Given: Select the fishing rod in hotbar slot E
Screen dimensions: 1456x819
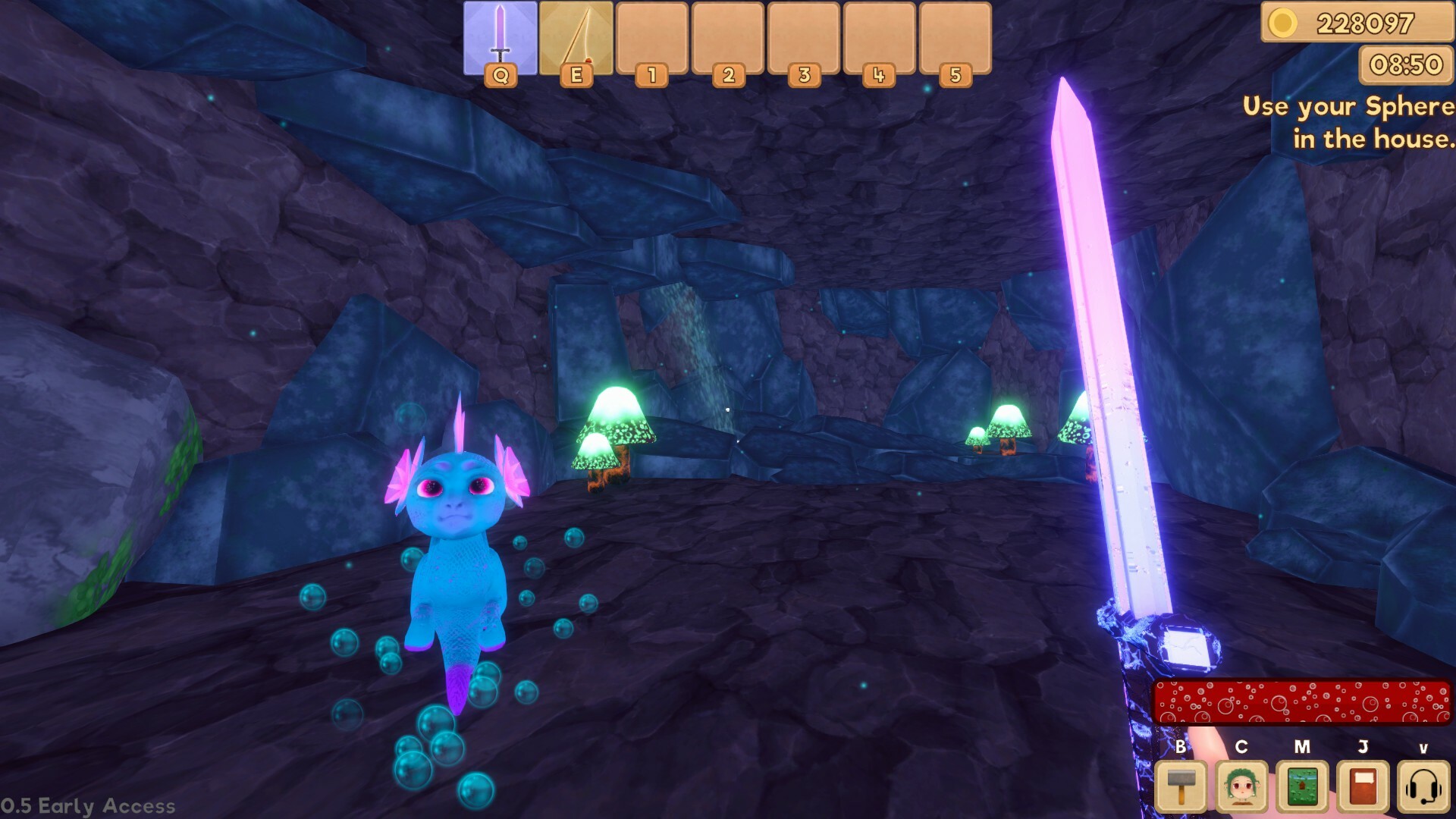Looking at the screenshot, I should pos(576,38).
